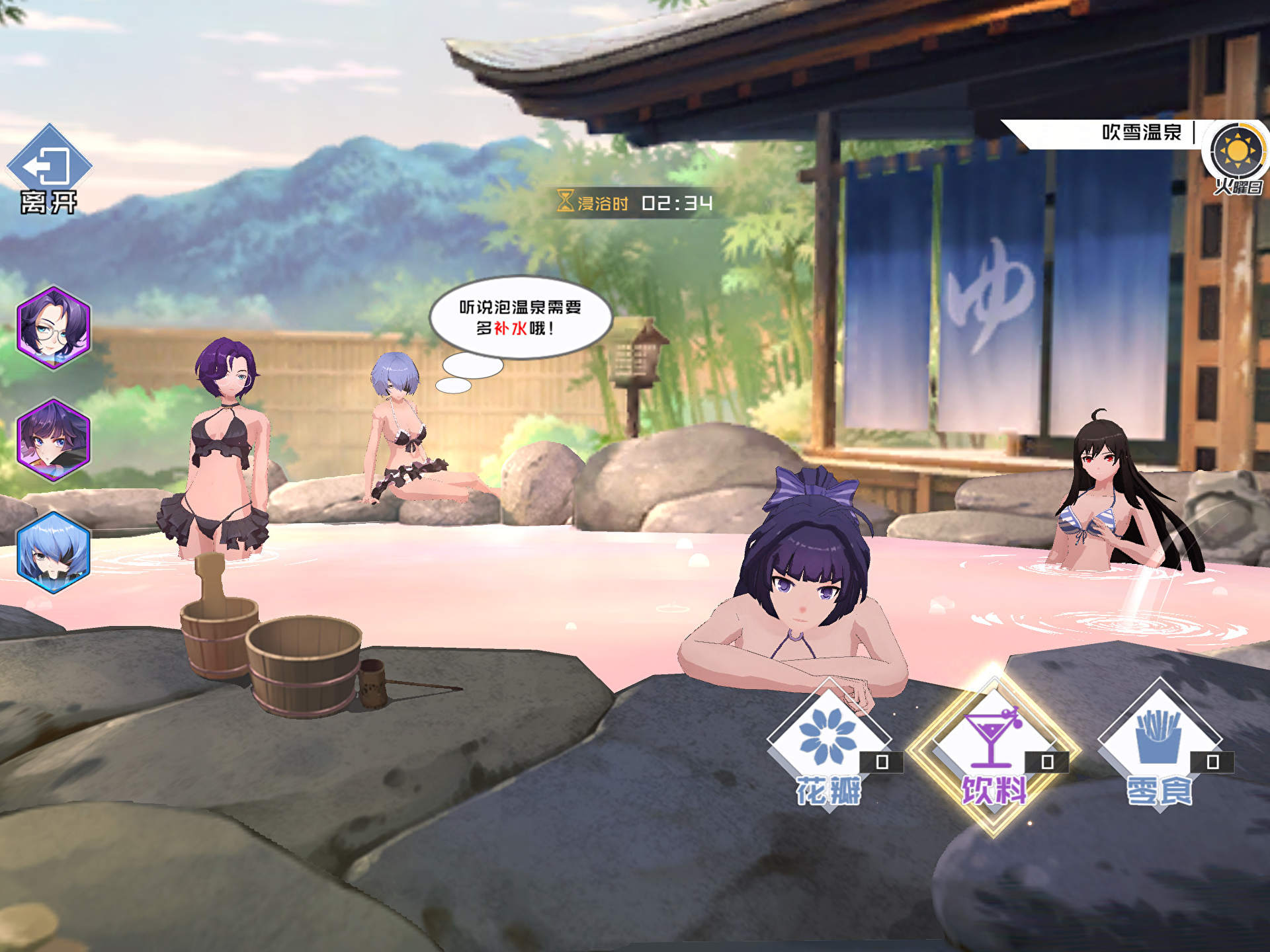The image size is (1270, 952).
Task: Leave the hot spring via 离开 button
Action: point(48,169)
